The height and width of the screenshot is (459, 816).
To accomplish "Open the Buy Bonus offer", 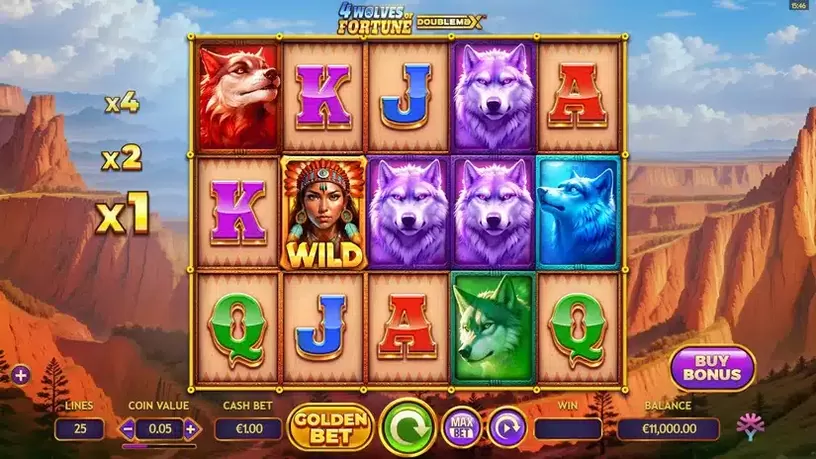I will coord(712,368).
